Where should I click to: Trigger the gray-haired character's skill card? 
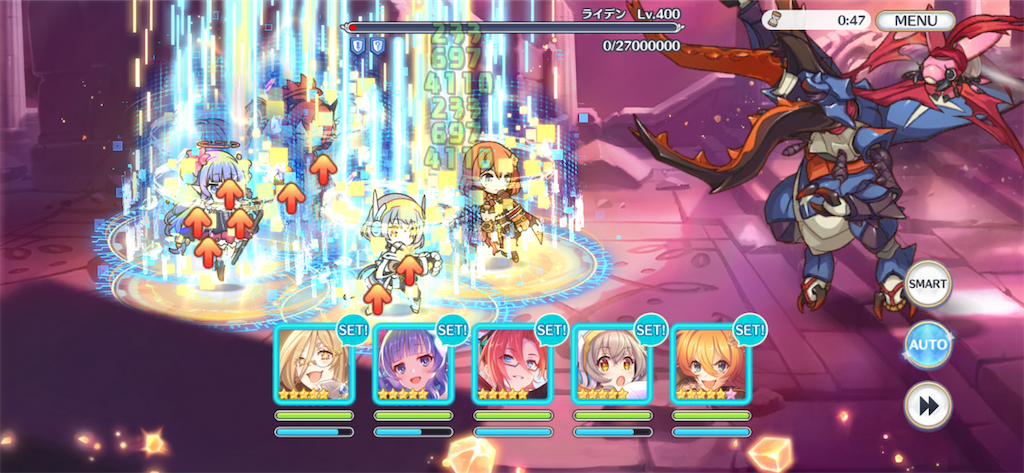610,365
